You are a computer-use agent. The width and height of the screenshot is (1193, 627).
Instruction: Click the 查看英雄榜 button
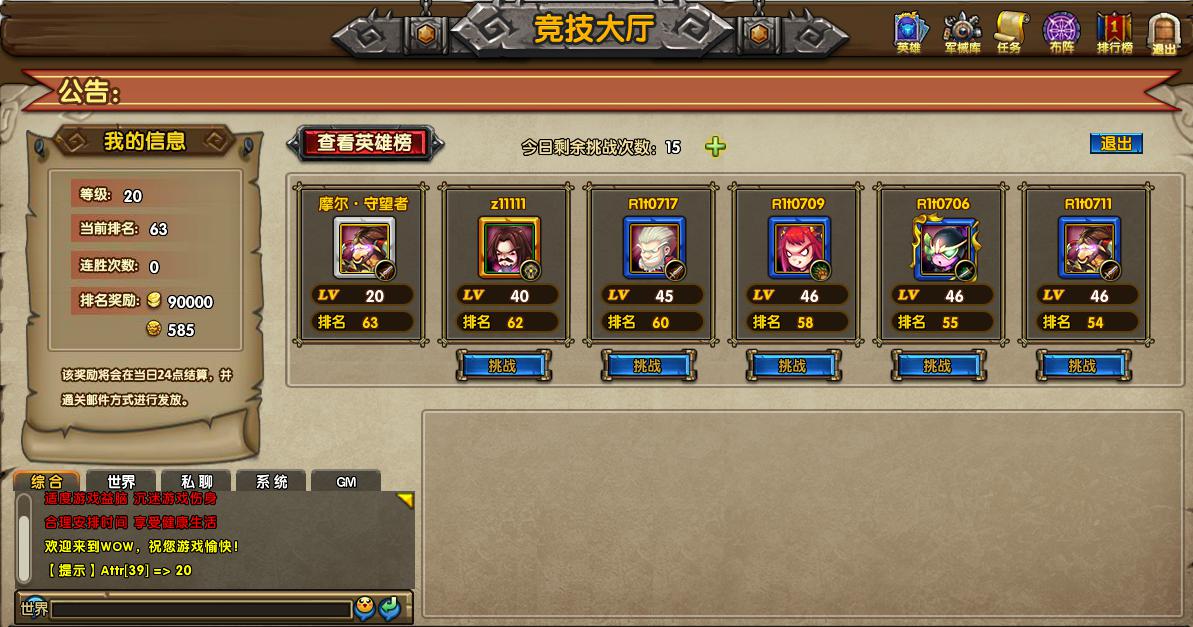(365, 143)
